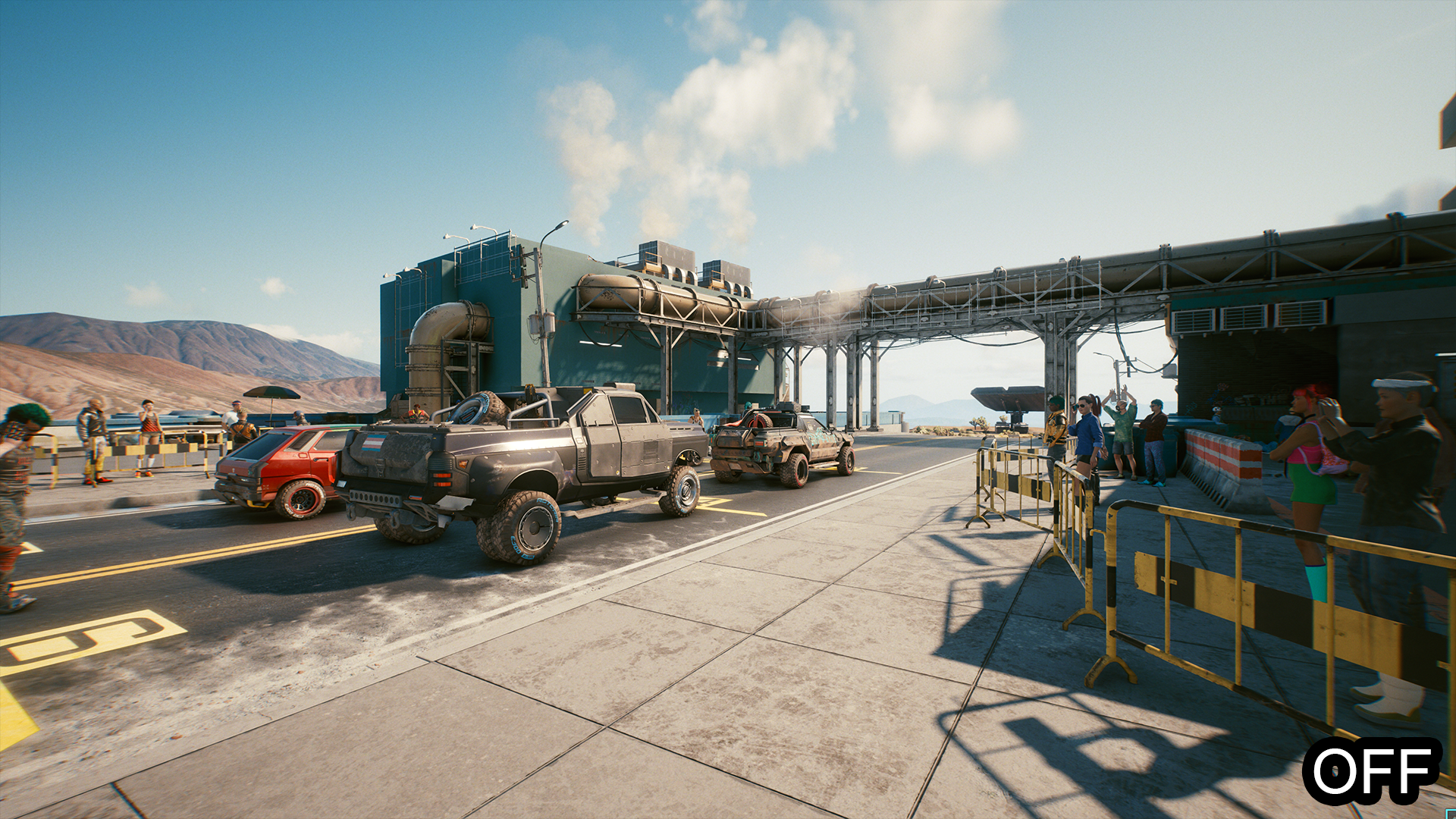Click the OFF toggle badge
The height and width of the screenshot is (819, 1456).
1373,770
